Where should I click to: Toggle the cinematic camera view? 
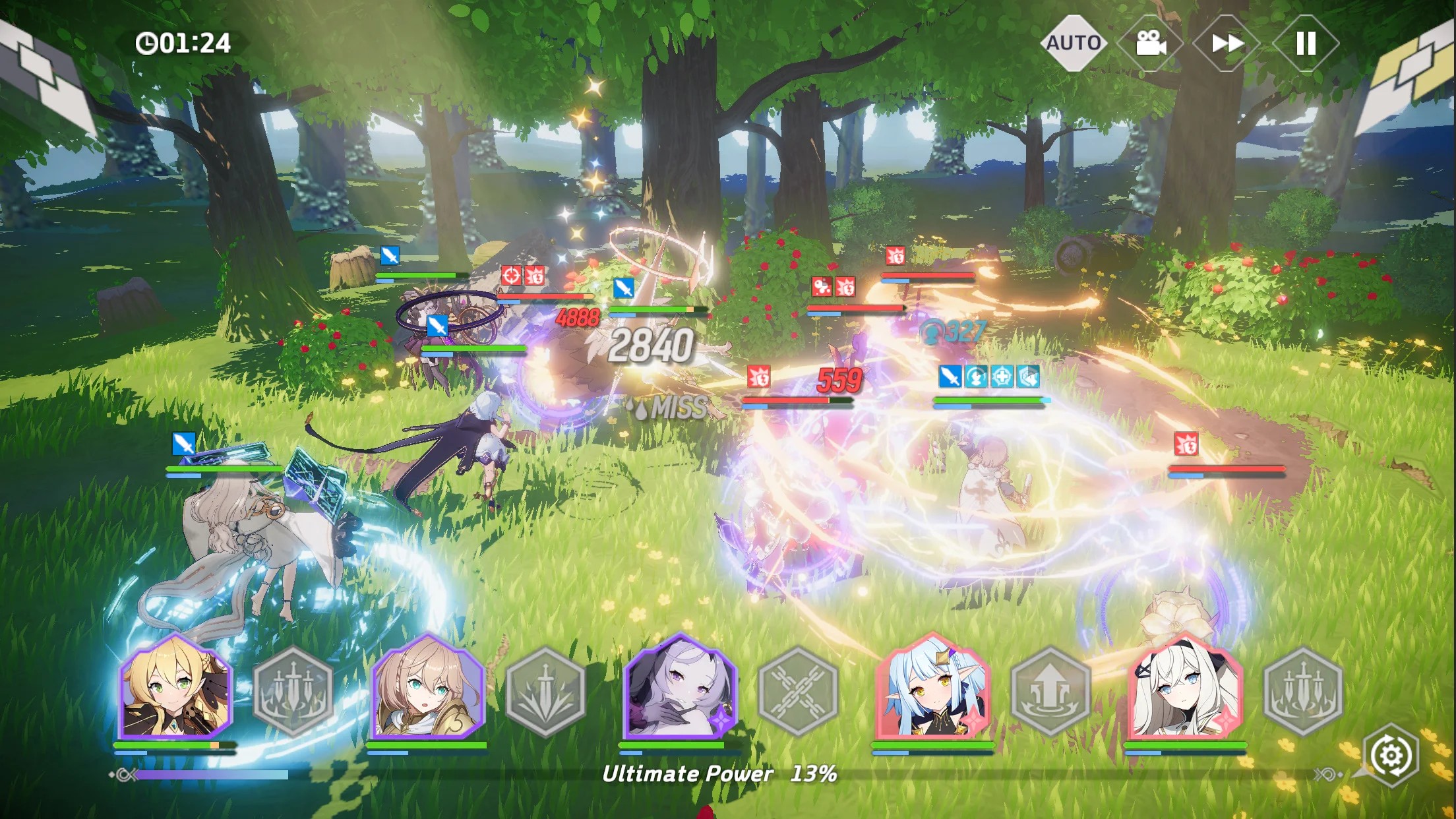coord(1151,44)
